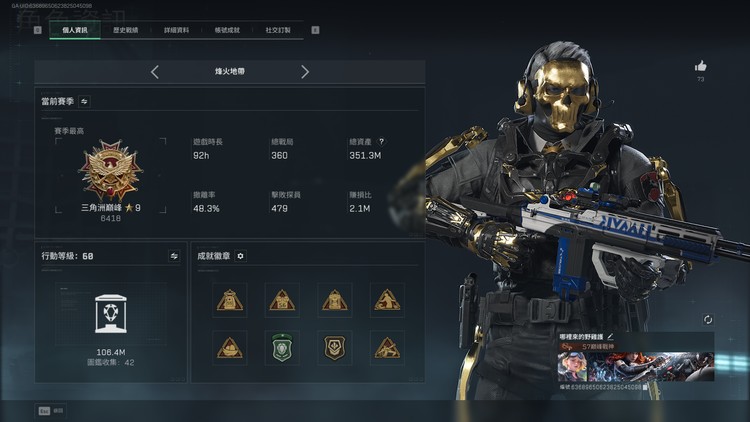Switch to the 個人資訊 tab
Viewport: 750px width, 422px height.
click(75, 30)
